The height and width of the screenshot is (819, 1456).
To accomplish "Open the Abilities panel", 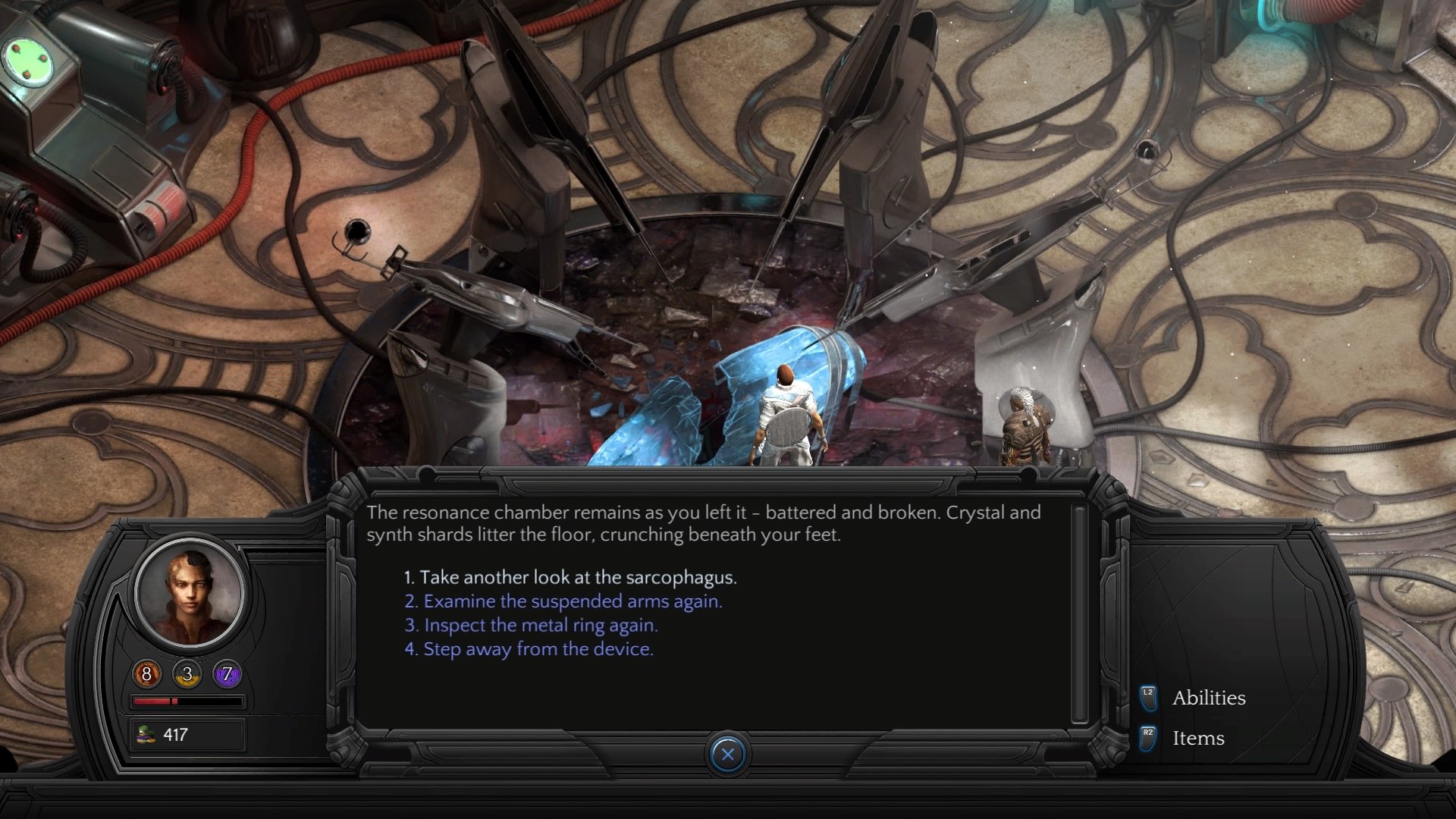I will (1210, 698).
